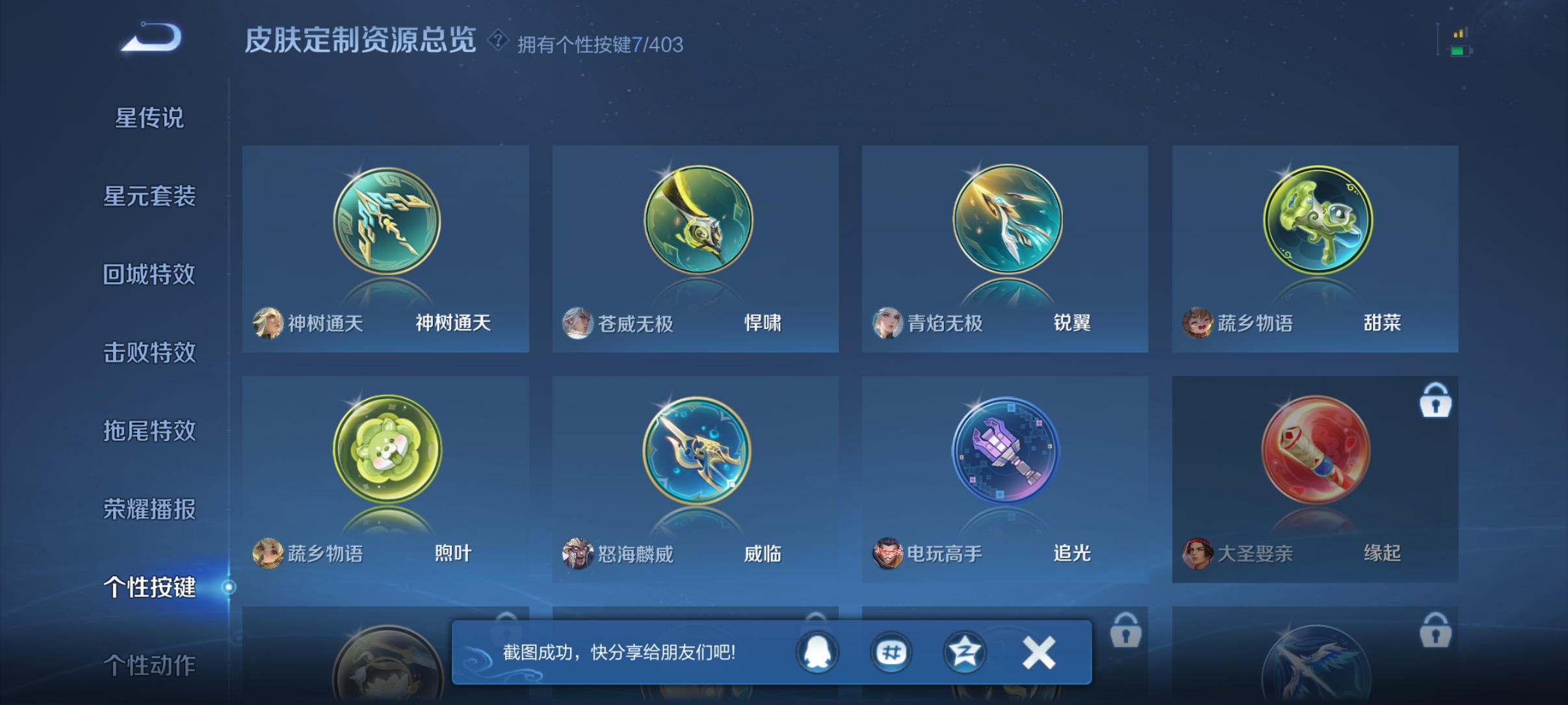Switch to 个性动作 section
1568x705 pixels.
coord(148,666)
